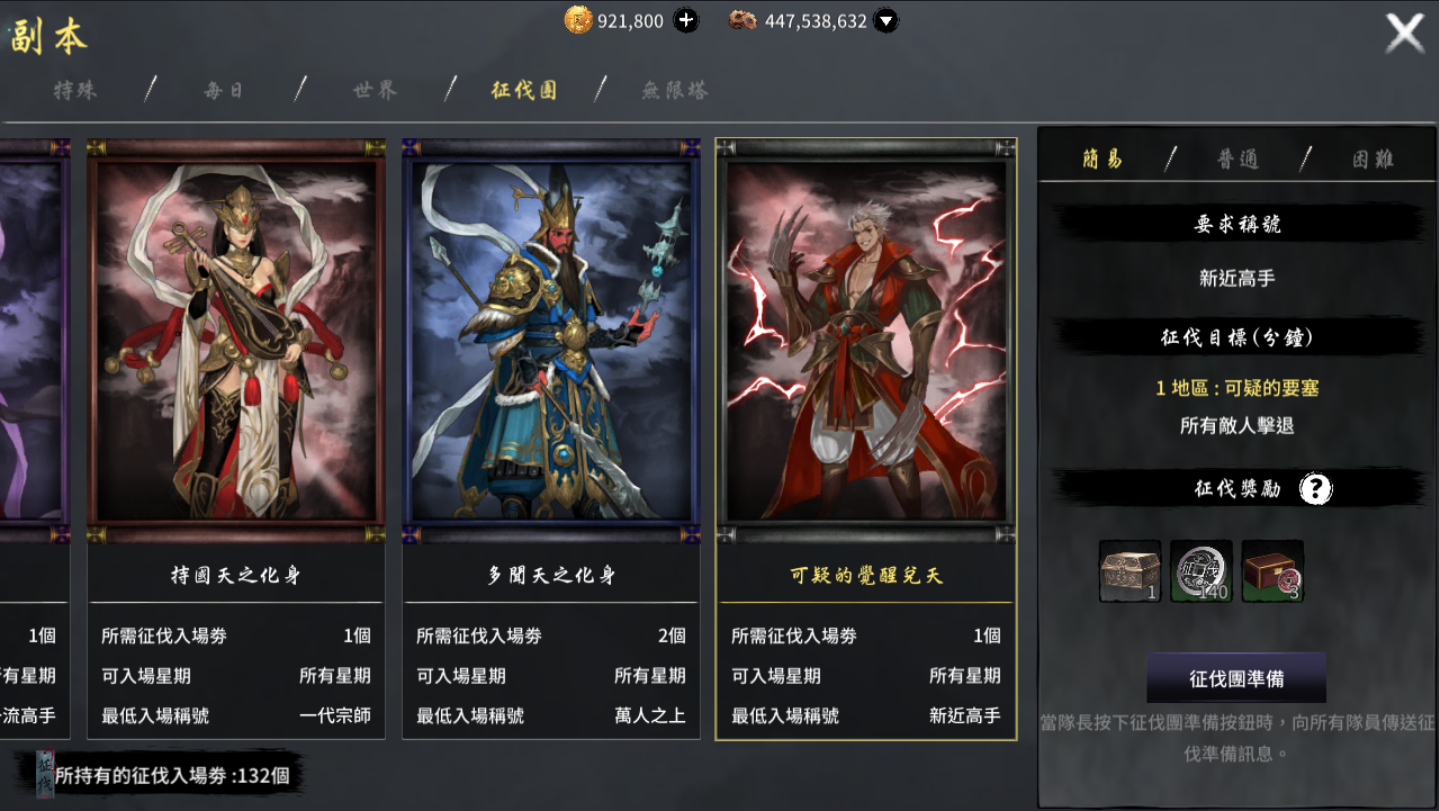Screen dimensions: 1439x811
Task: Select the 多聞天之化身 raid card
Action: pyautogui.click(x=551, y=340)
